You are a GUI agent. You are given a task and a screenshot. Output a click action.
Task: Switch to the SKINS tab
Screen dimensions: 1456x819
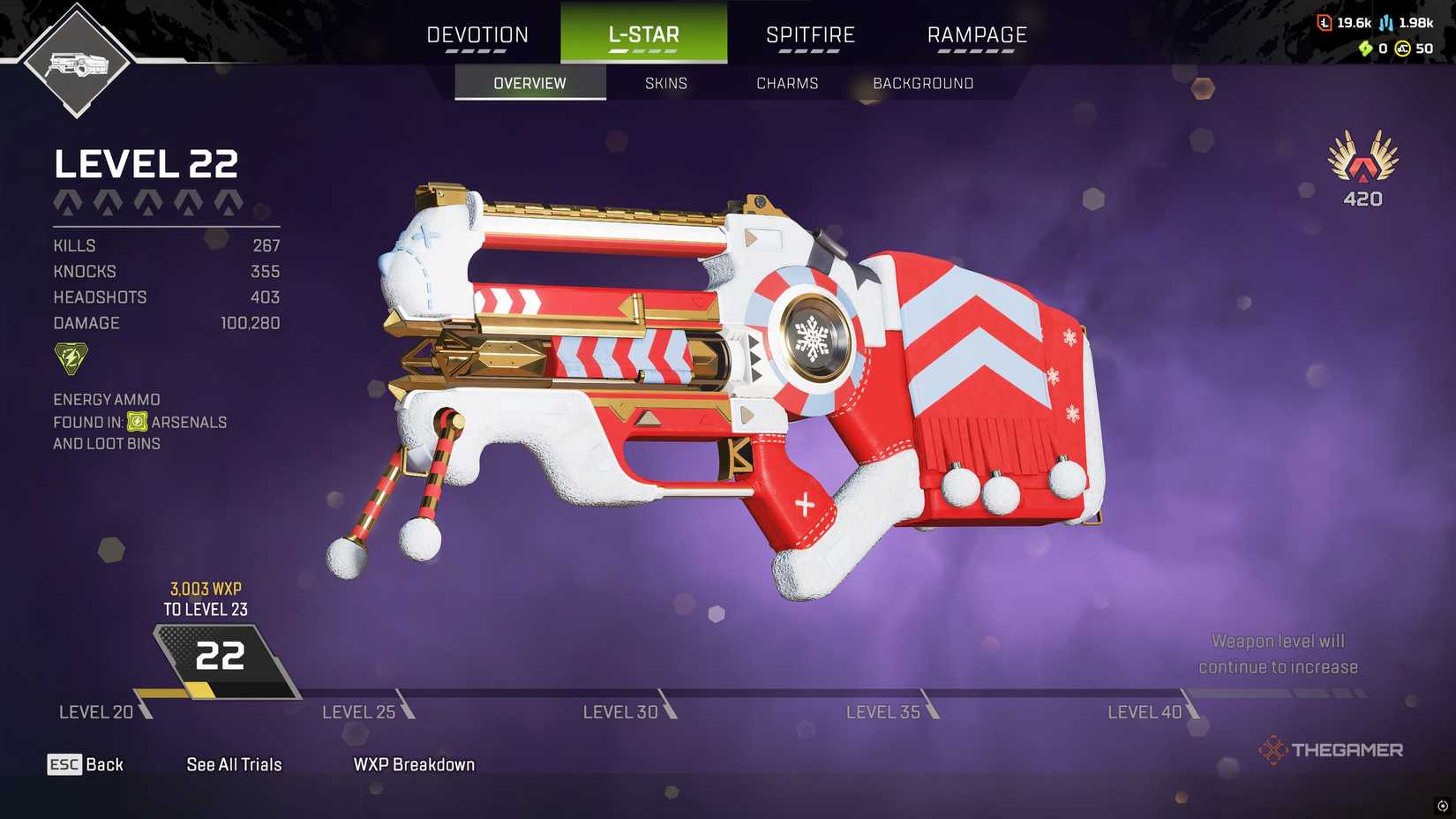click(664, 82)
